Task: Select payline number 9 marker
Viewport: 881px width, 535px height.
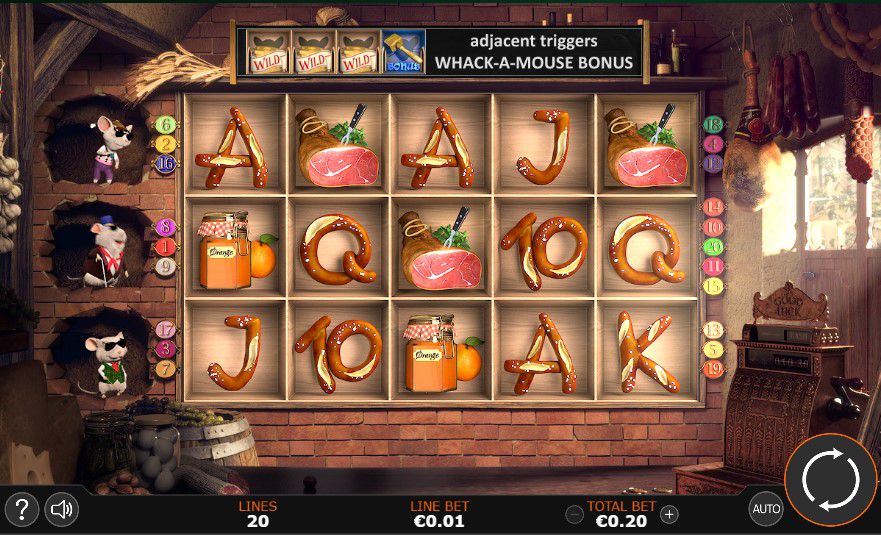Action: coord(165,267)
